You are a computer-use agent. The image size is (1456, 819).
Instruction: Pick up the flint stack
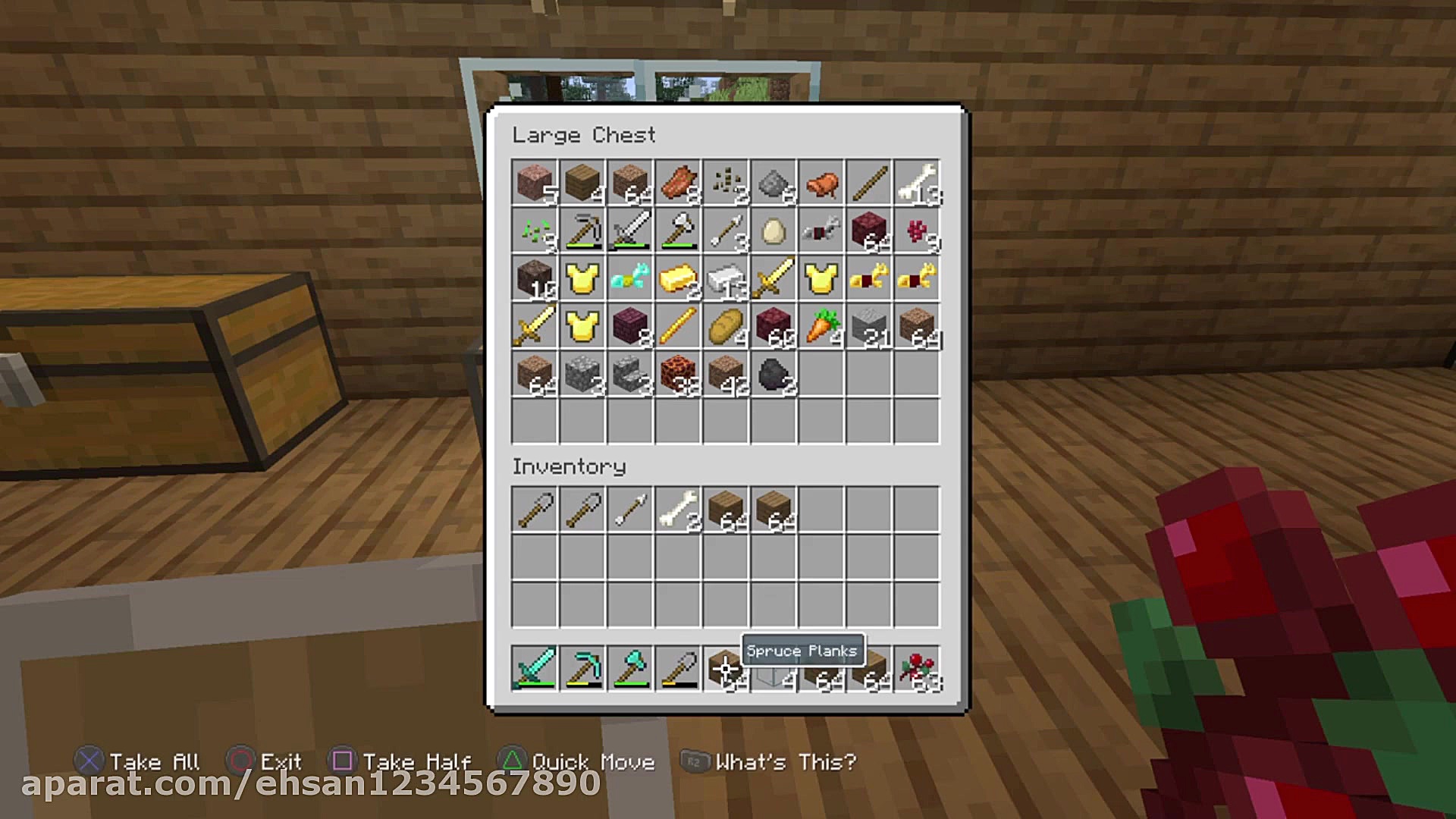(x=773, y=183)
